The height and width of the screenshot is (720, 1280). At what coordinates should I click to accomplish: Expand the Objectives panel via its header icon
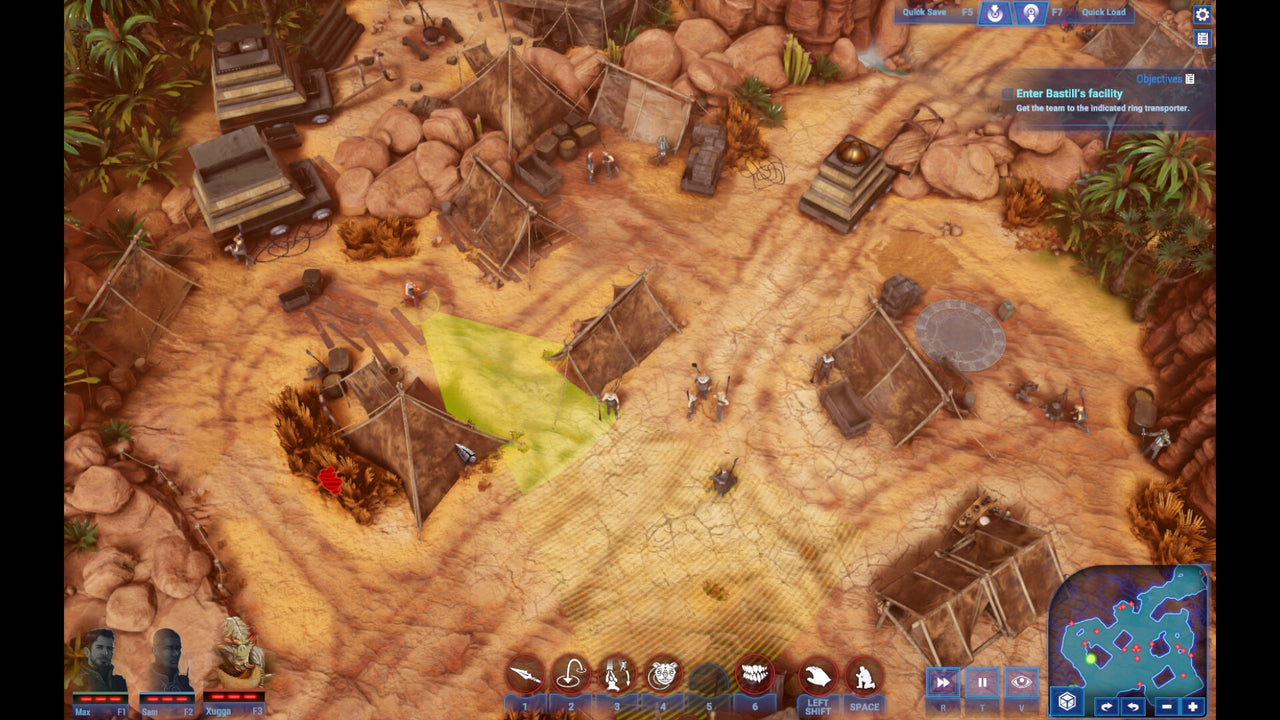coord(1189,77)
